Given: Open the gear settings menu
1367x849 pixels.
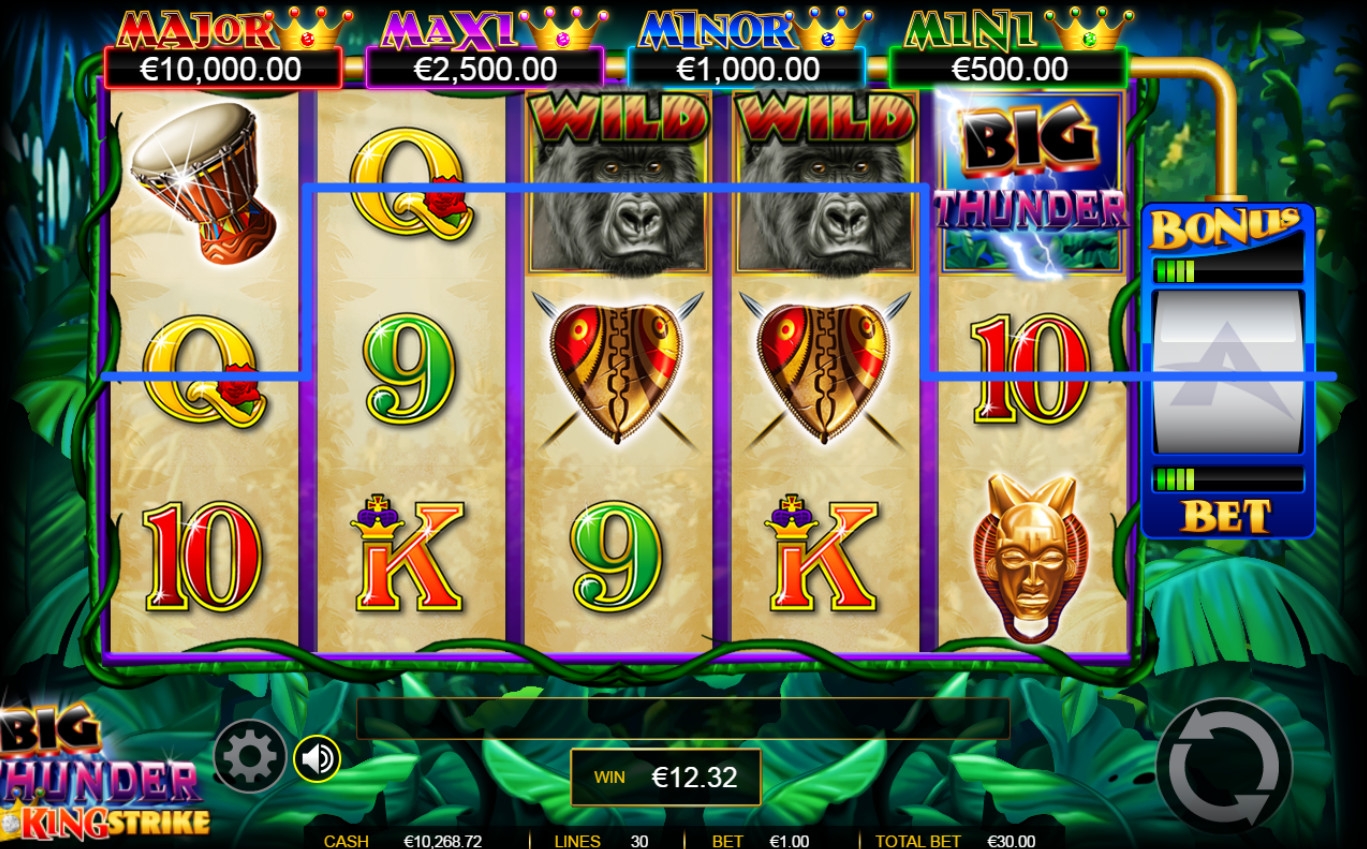Looking at the screenshot, I should 249,758.
